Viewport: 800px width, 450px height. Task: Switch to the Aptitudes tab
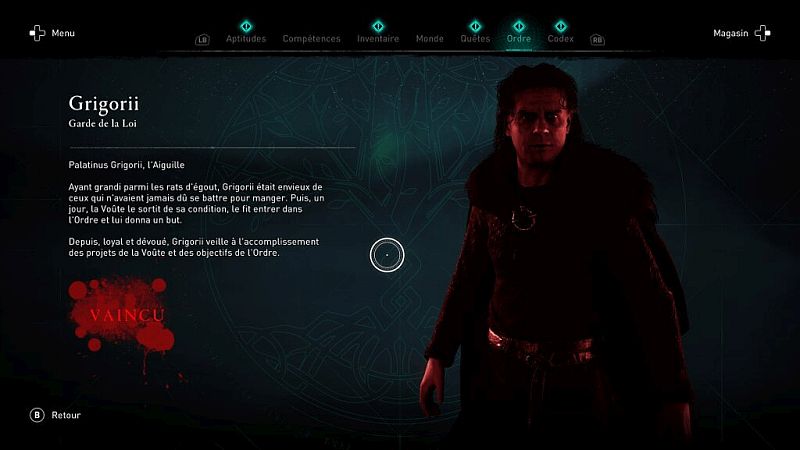coord(246,39)
